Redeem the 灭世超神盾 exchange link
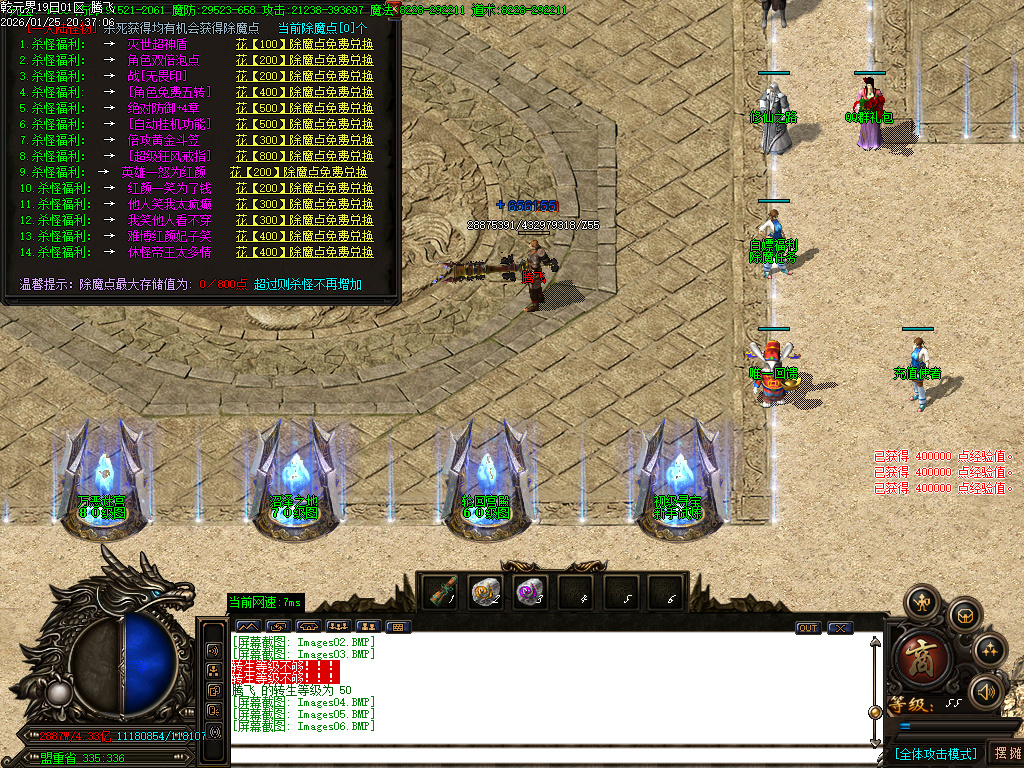 click(x=305, y=45)
